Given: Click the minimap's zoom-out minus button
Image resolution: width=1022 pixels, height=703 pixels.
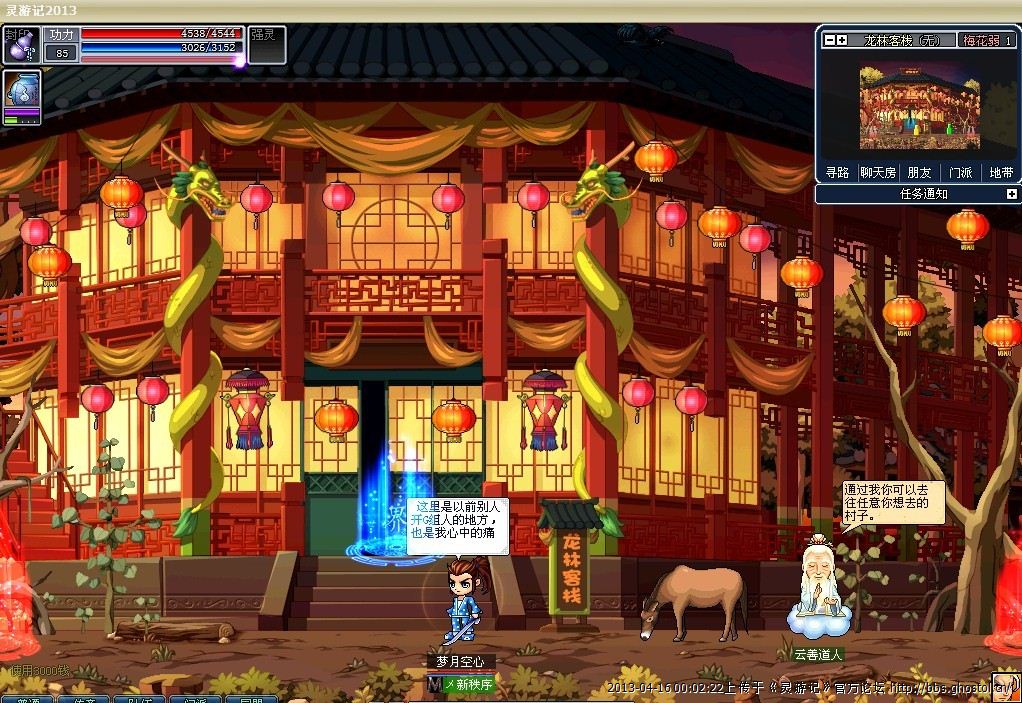Looking at the screenshot, I should point(829,40).
